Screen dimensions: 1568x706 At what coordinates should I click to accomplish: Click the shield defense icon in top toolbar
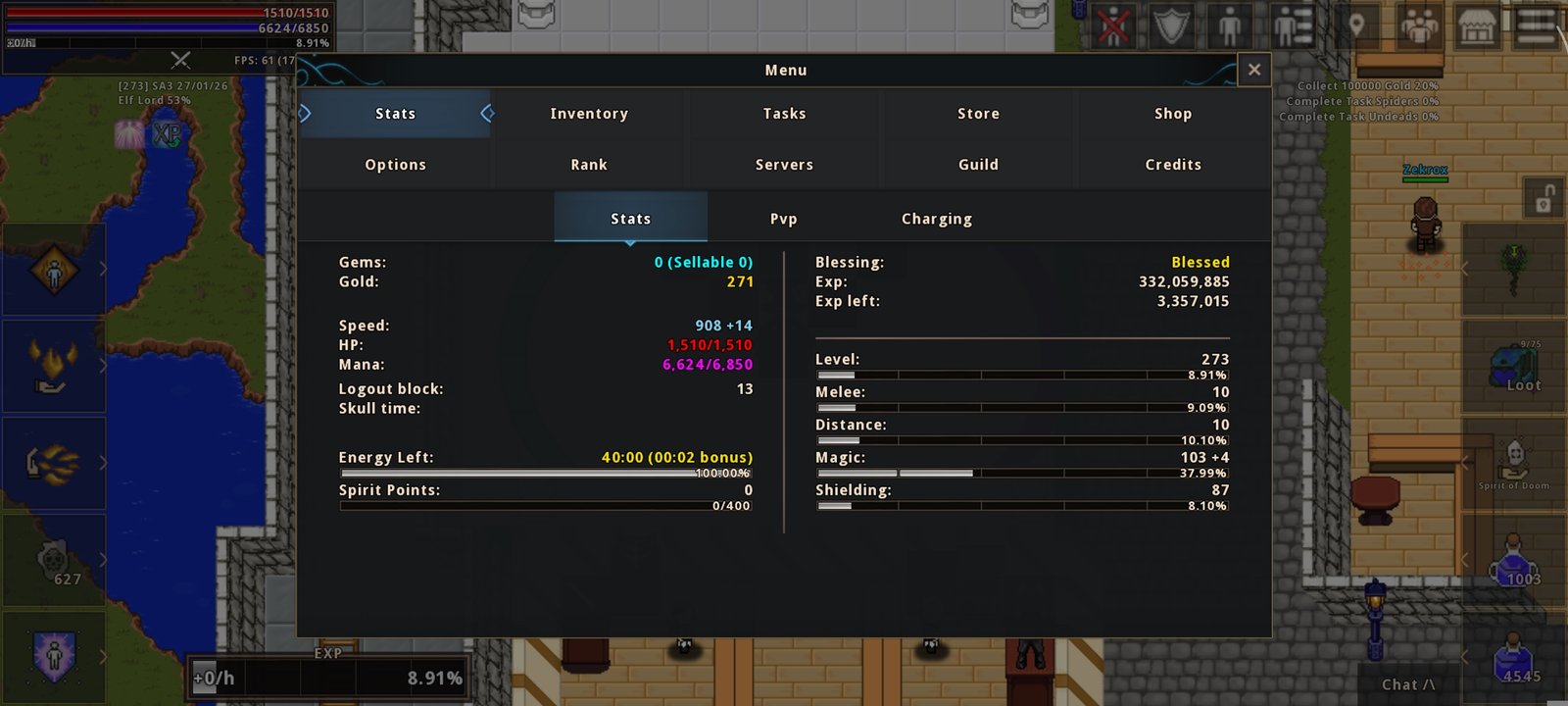[x=1172, y=25]
